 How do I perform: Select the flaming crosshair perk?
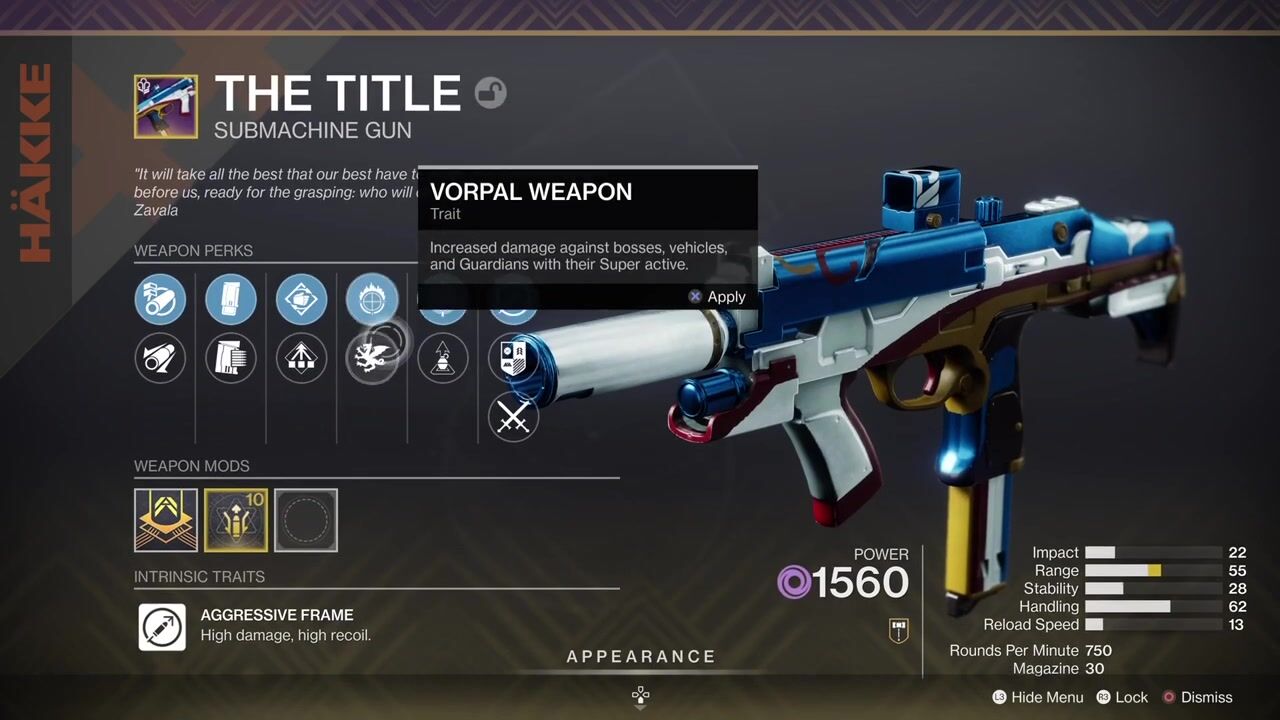371,299
